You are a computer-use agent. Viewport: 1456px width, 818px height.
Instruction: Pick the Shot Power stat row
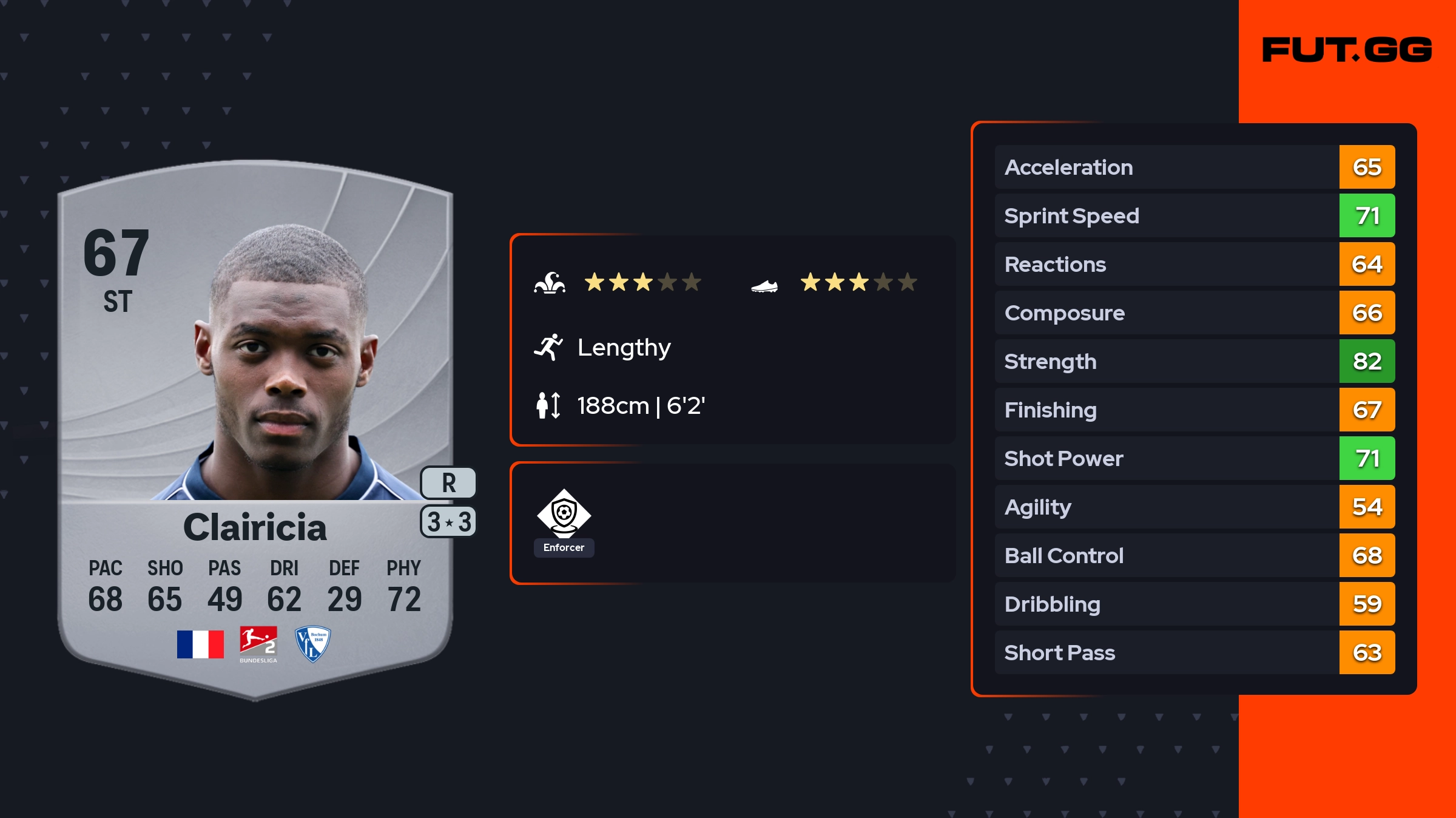(1194, 458)
